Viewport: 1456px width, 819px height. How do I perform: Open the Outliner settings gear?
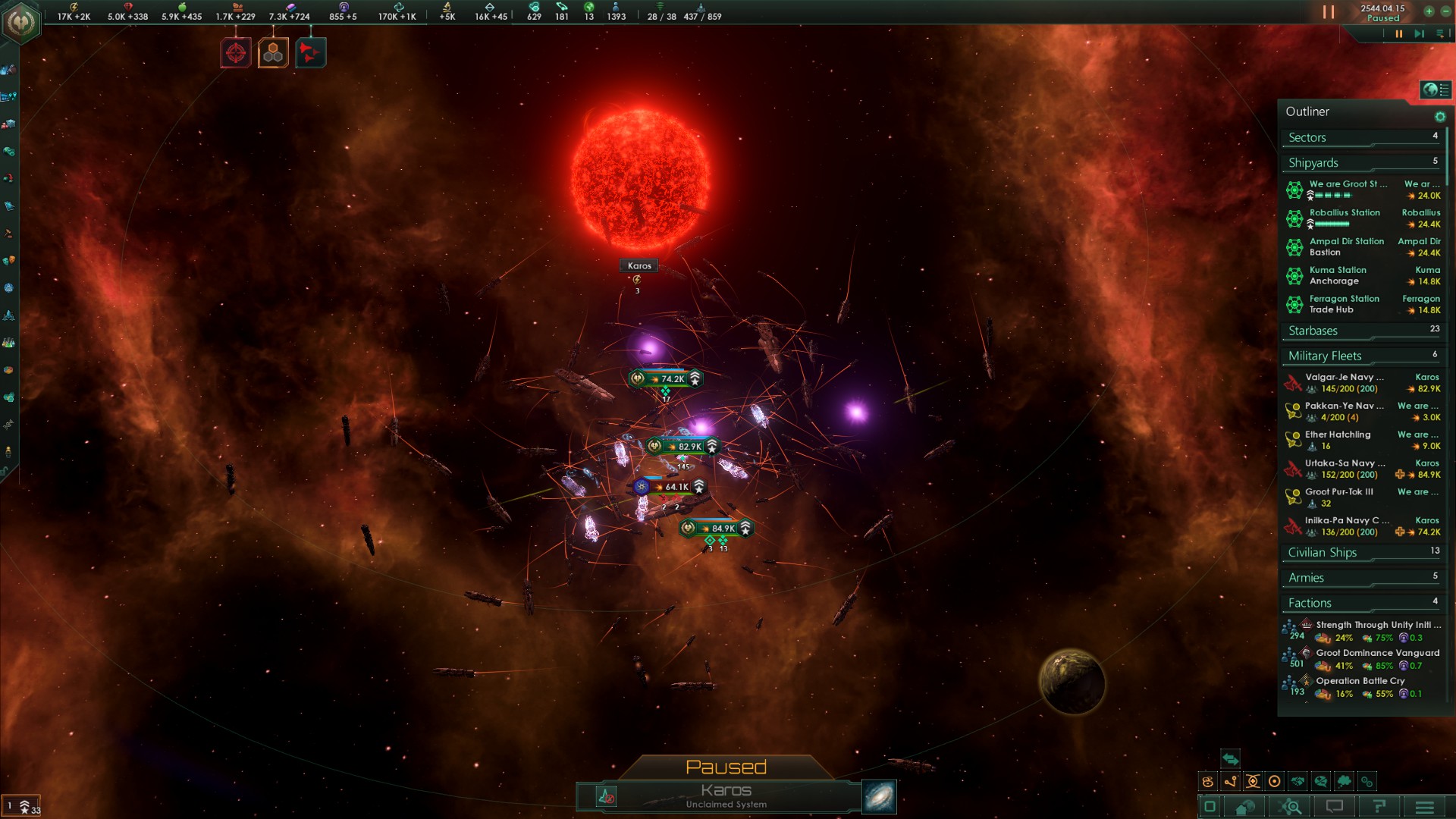coord(1439,117)
